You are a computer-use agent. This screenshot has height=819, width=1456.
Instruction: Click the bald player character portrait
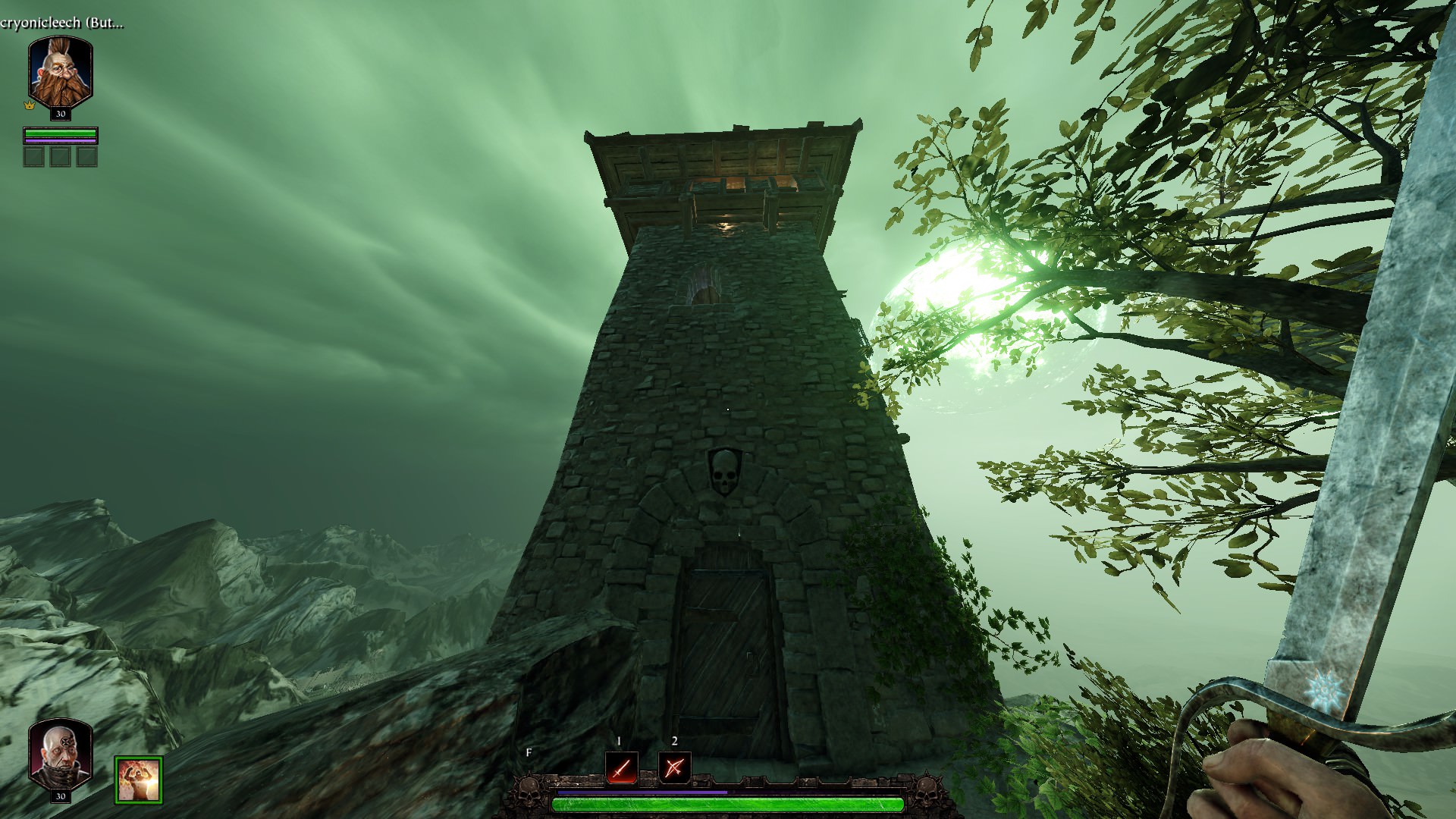click(x=61, y=754)
